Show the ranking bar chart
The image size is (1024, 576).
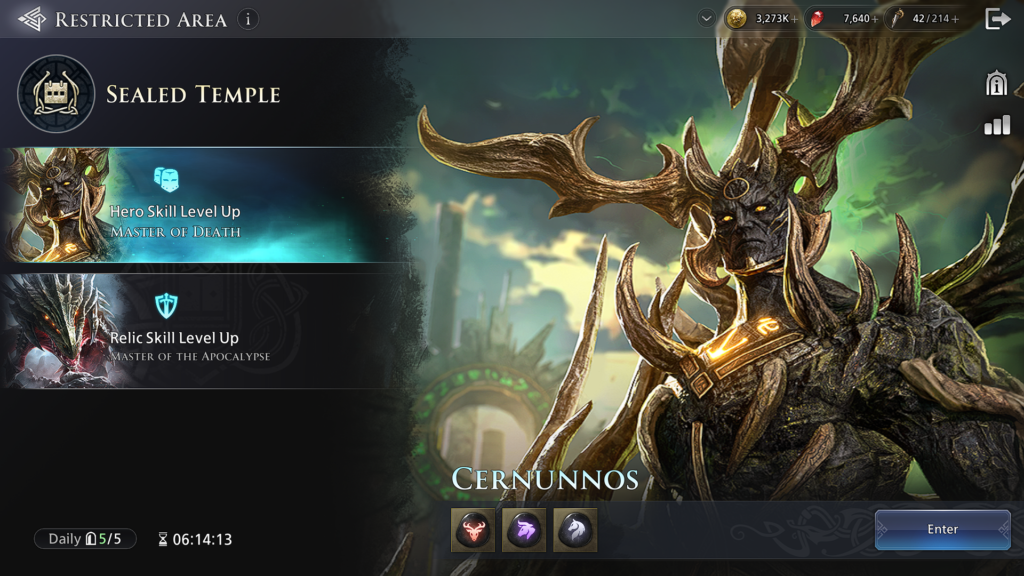pos(996,125)
